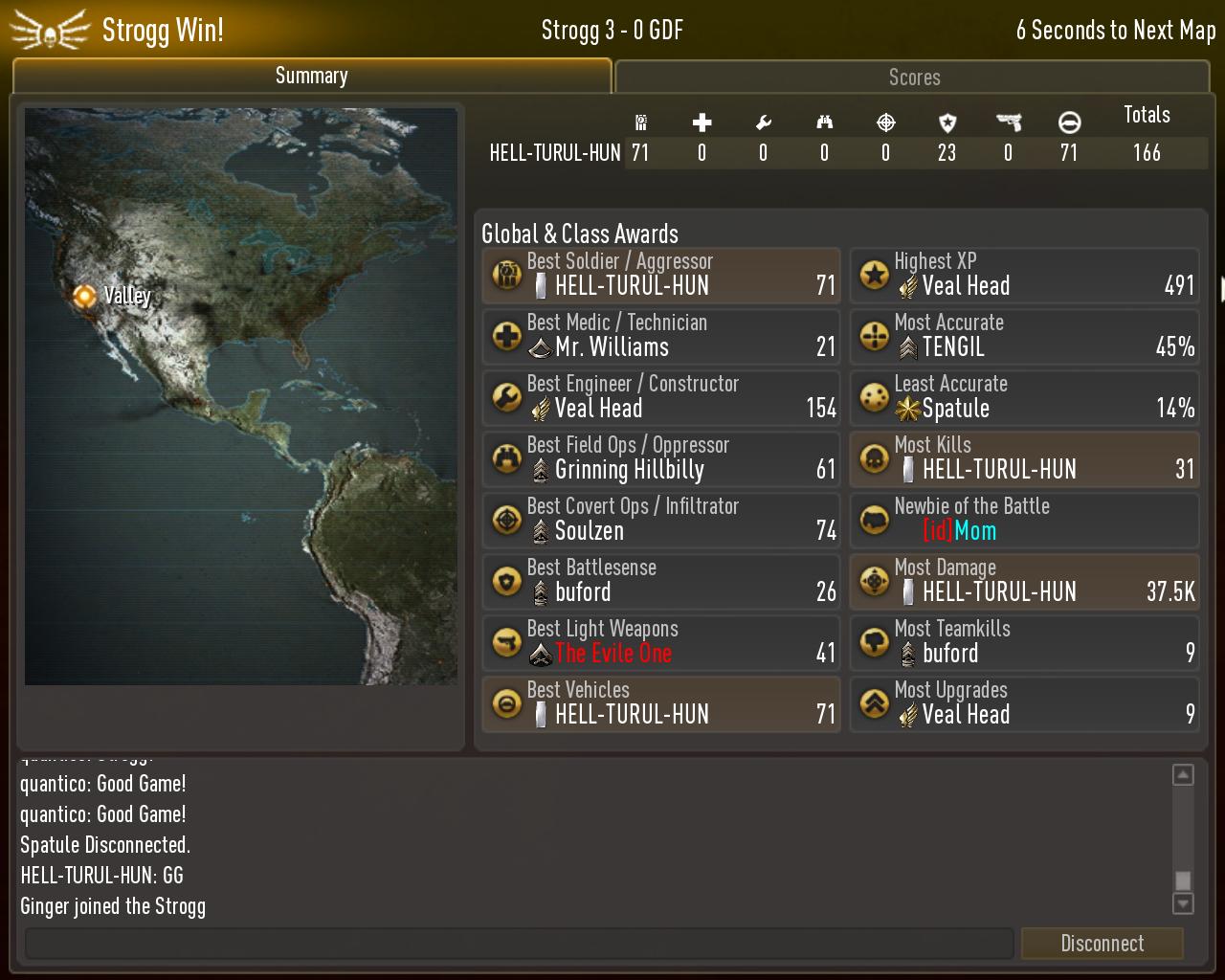Select the Most Damage award row

click(x=1024, y=582)
